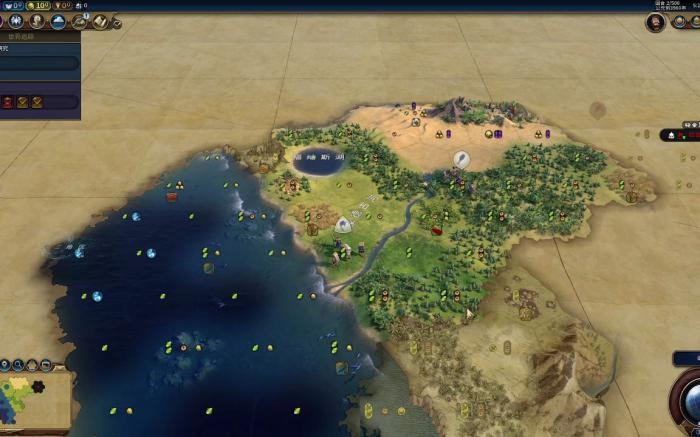
Task: Click the leader portrait in diplomacy ribbon
Action: pyautogui.click(x=656, y=22)
